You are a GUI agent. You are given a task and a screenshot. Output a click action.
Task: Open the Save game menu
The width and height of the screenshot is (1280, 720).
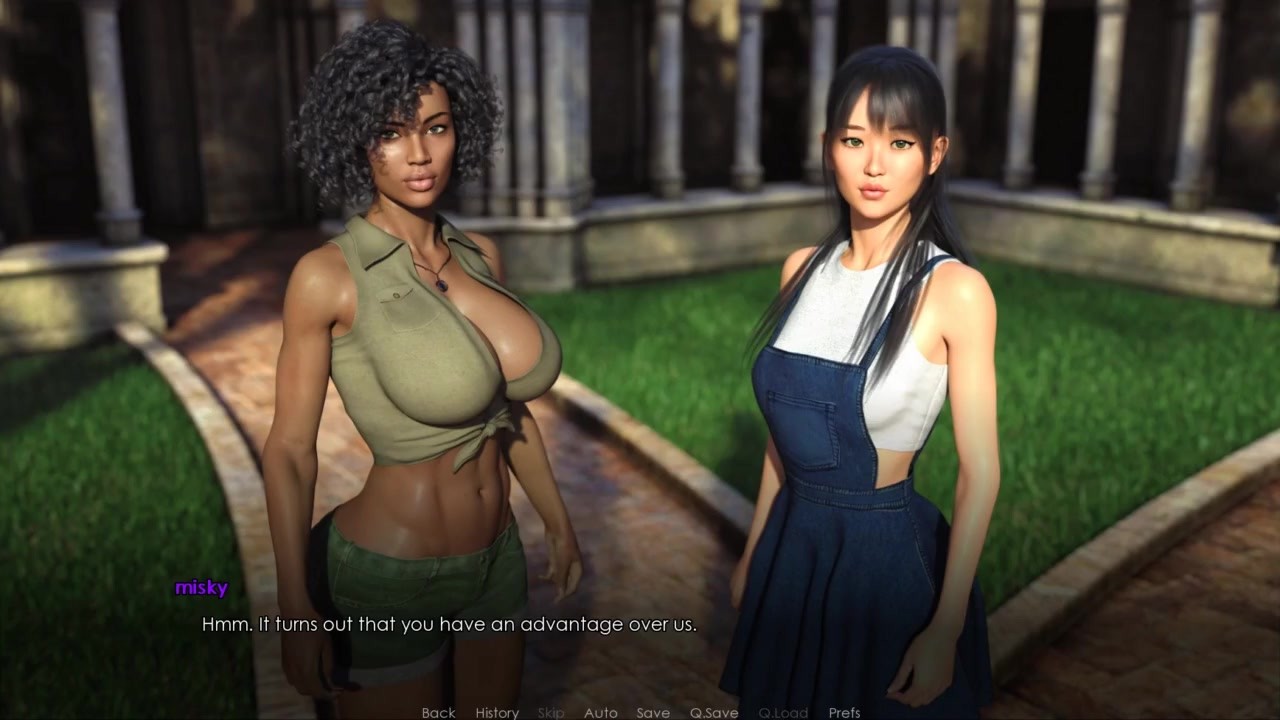click(653, 712)
